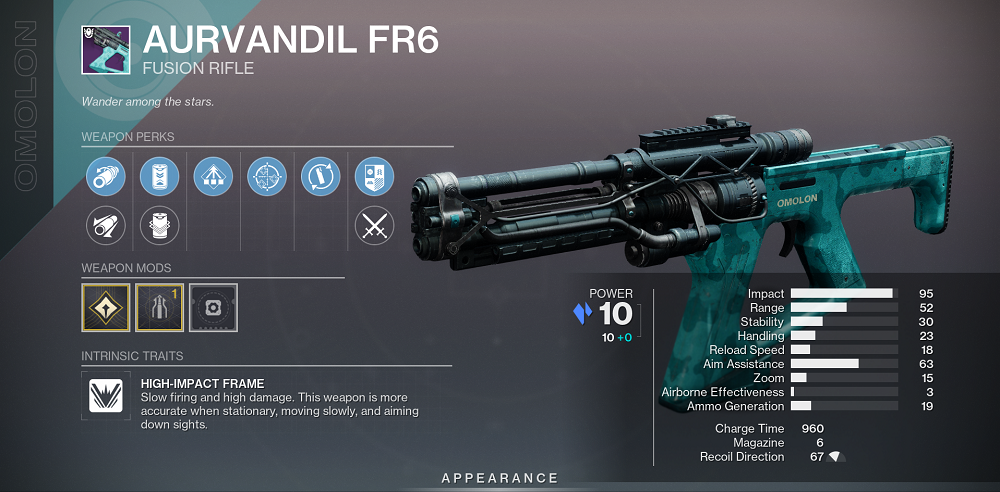The height and width of the screenshot is (492, 1000).
Task: Select the active blue battery perk
Action: point(158,176)
